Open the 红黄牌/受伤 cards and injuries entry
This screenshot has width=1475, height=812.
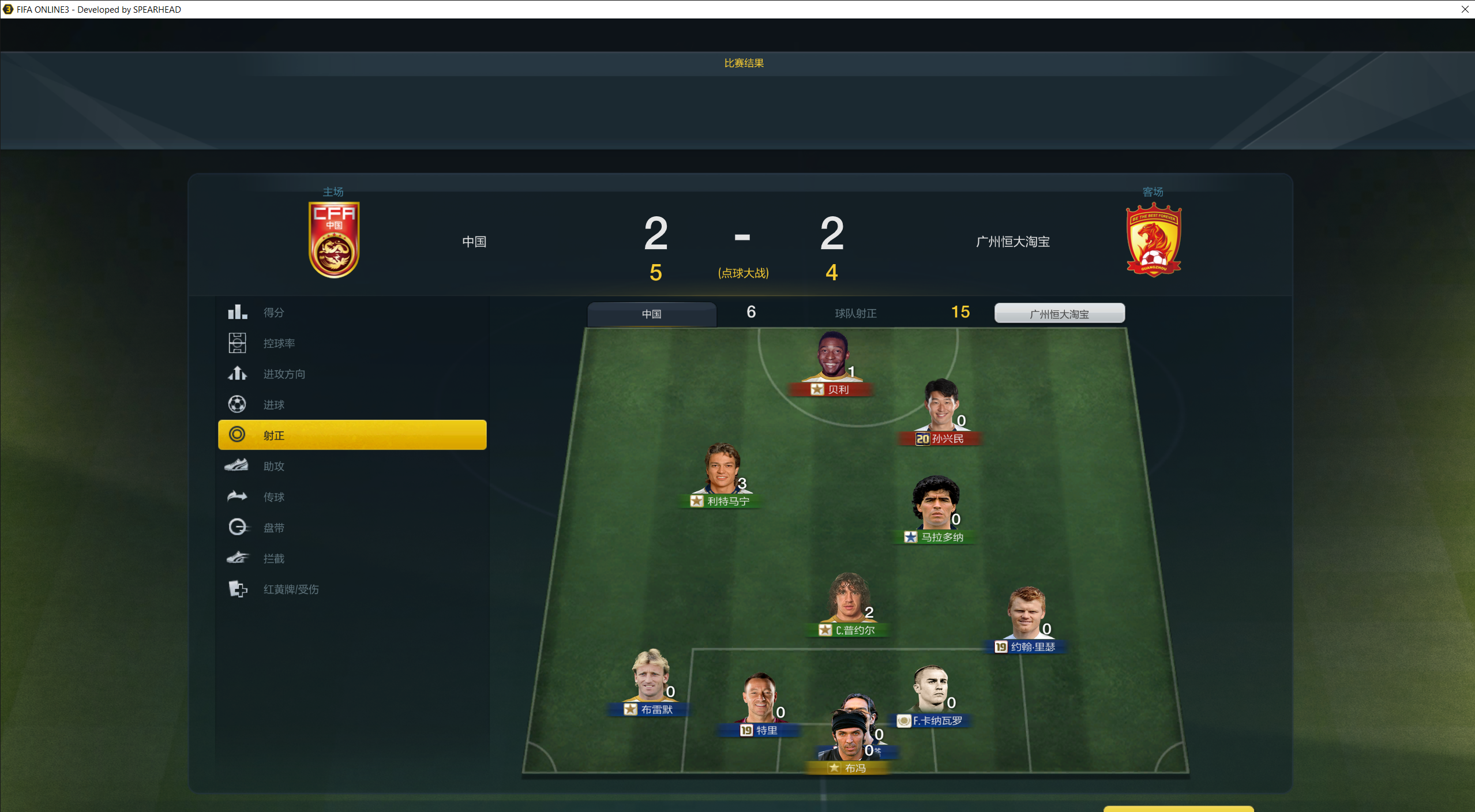(291, 589)
